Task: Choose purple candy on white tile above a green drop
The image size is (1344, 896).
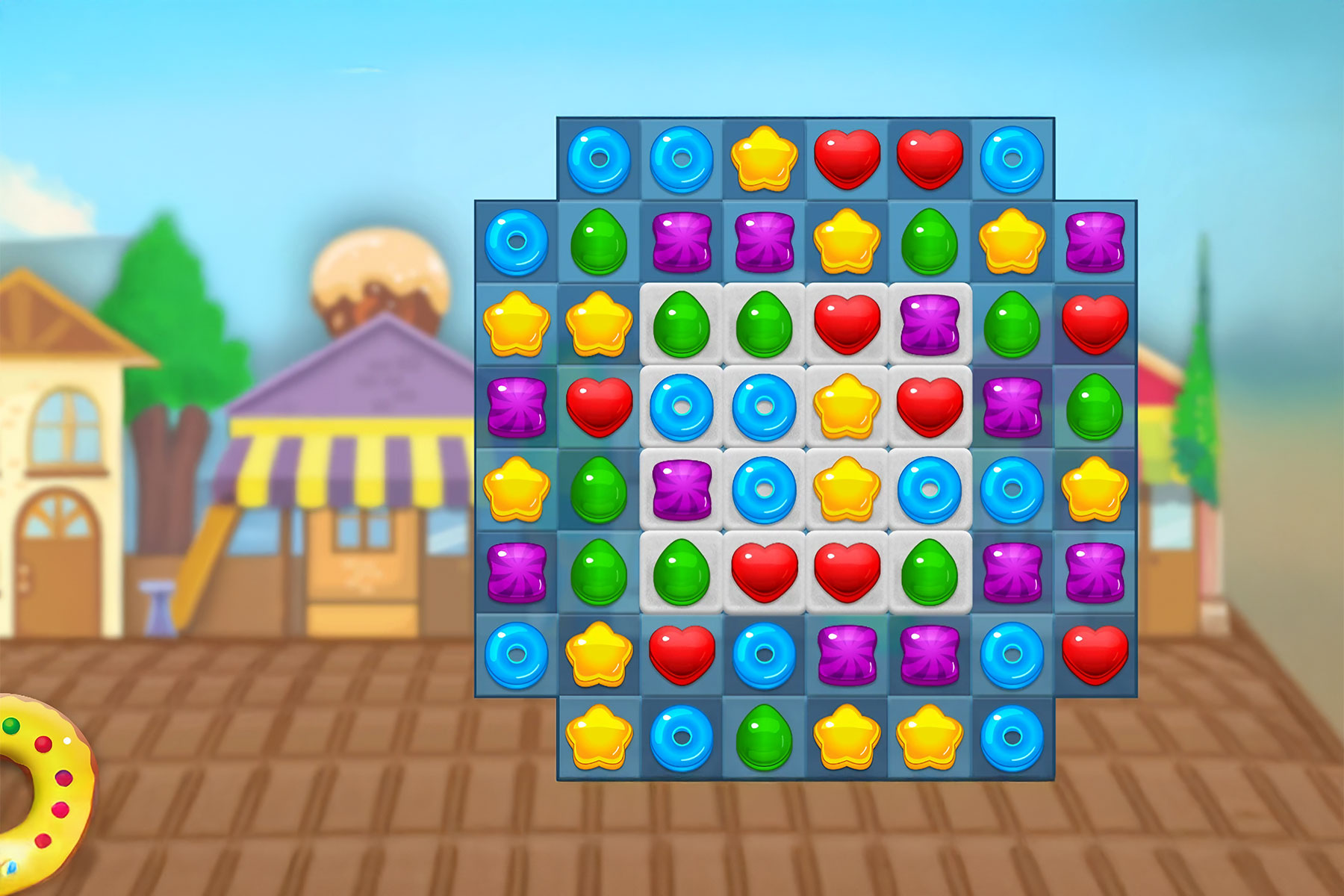Action: 682,490
